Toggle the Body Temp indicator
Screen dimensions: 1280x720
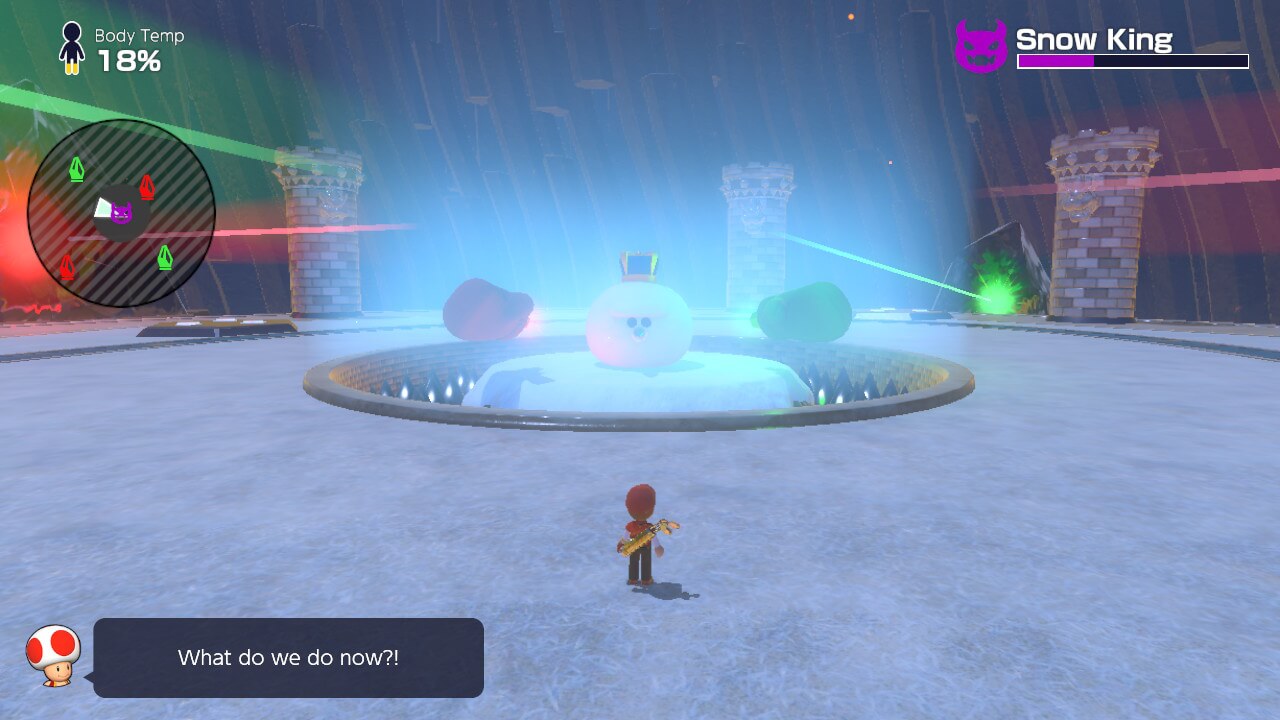(x=120, y=45)
